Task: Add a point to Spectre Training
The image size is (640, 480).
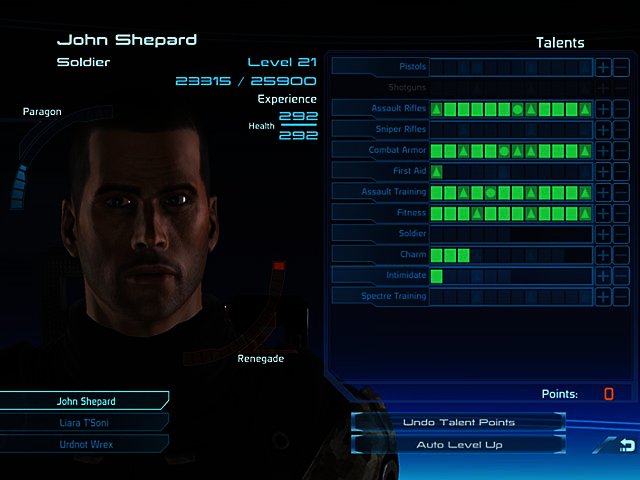Action: point(603,297)
